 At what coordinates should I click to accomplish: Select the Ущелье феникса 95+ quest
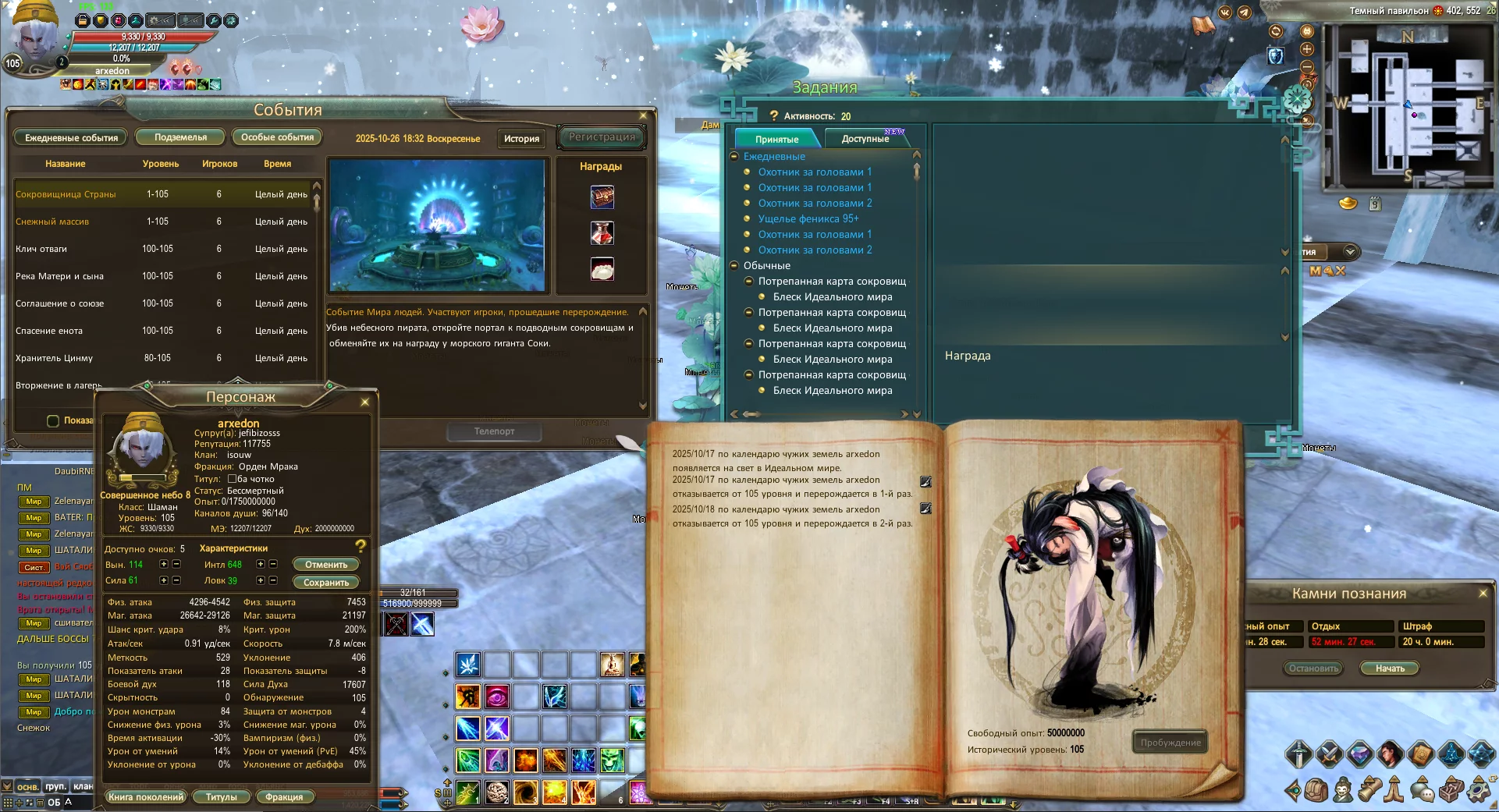tap(808, 219)
